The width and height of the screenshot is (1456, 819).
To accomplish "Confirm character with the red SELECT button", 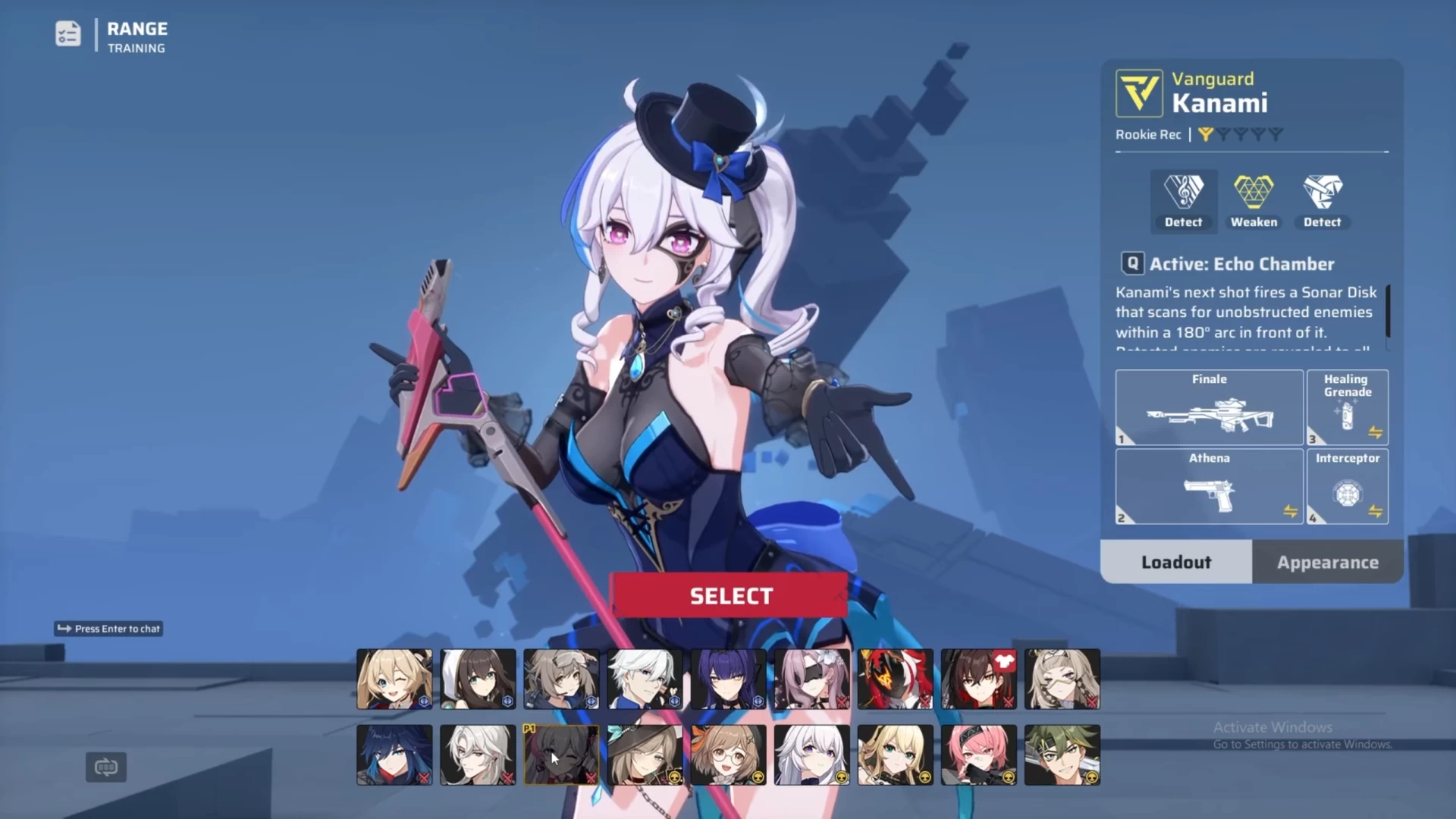I will [x=730, y=596].
